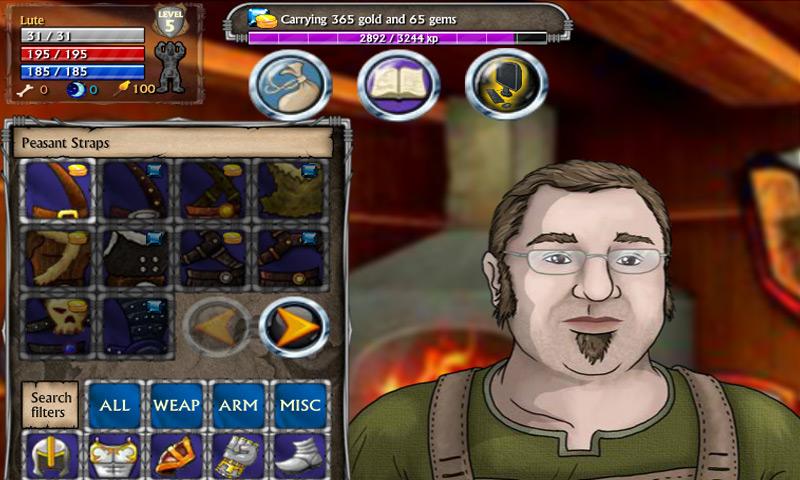Choose the MISC item filter
Viewport: 800px width, 480px height.
click(300, 405)
